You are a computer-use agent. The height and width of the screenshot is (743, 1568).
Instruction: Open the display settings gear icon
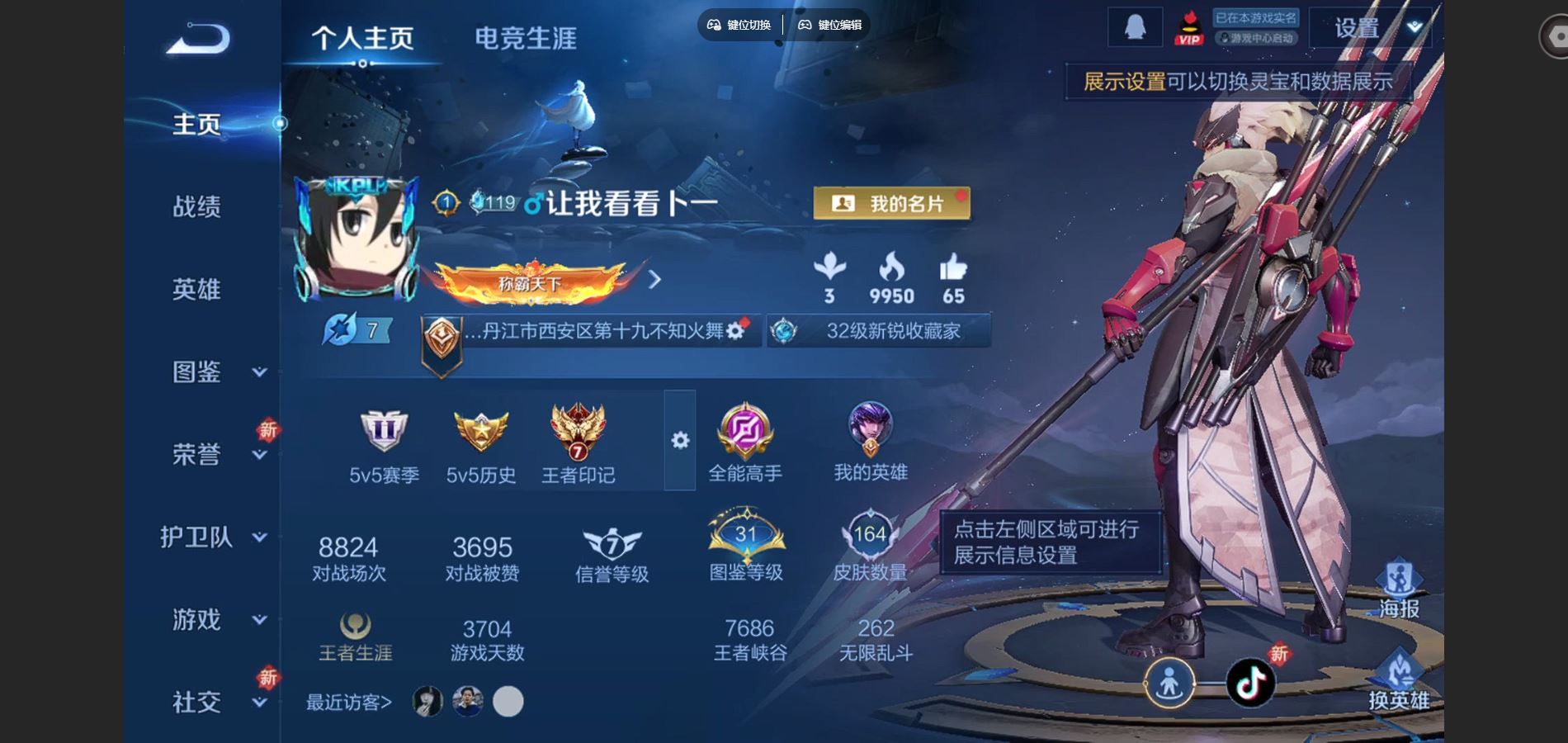(x=680, y=441)
